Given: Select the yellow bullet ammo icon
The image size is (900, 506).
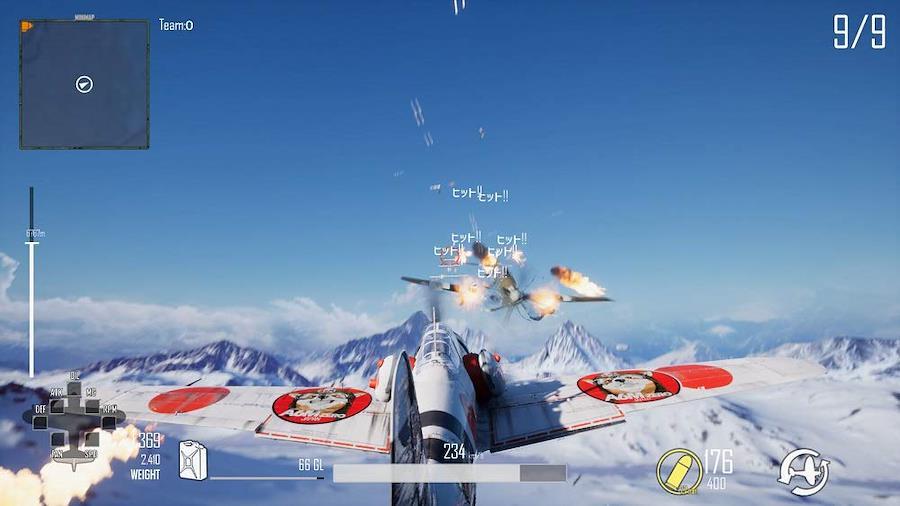Looking at the screenshot, I should [x=679, y=471].
